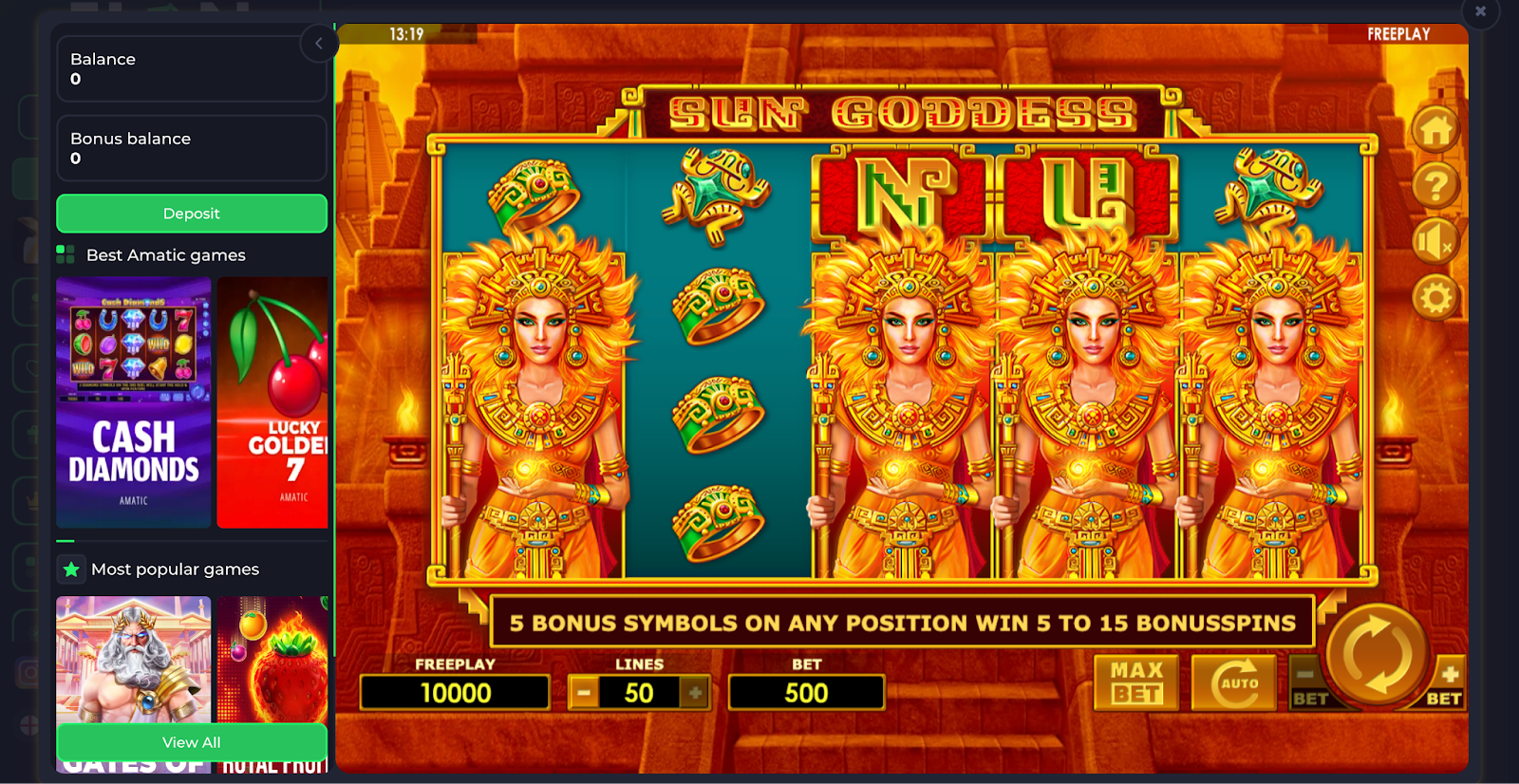The image size is (1519, 784).
Task: Open the Lucky Golden 7 game thumbnail
Action: [272, 402]
